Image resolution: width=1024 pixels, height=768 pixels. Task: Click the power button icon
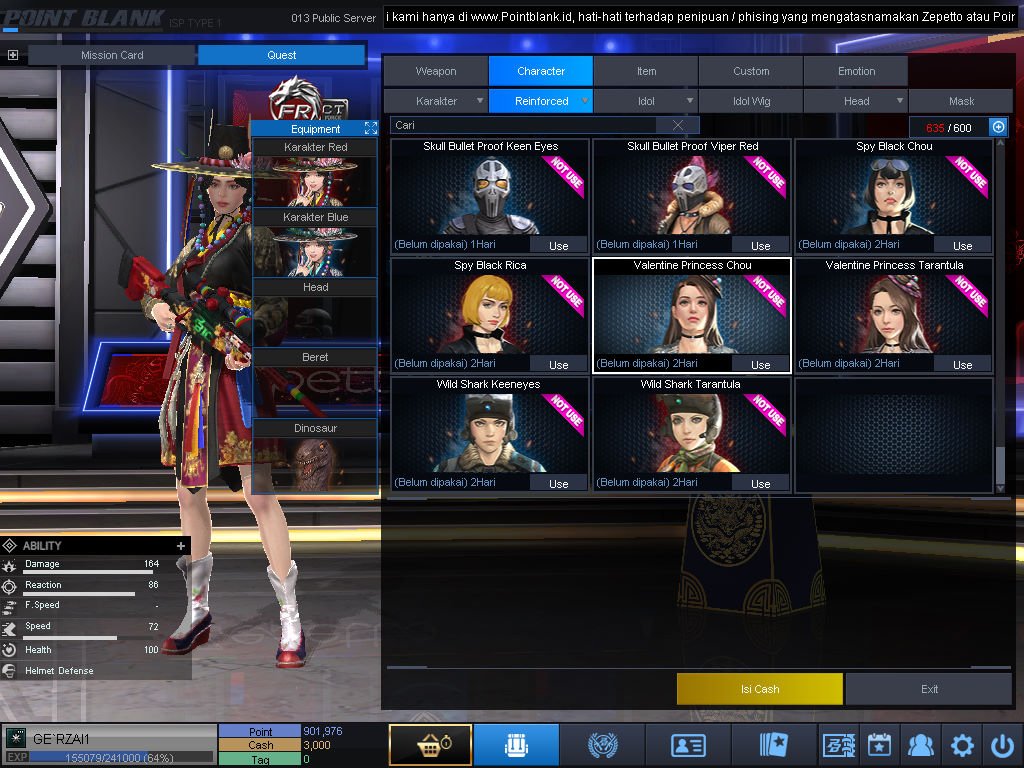pos(1001,745)
